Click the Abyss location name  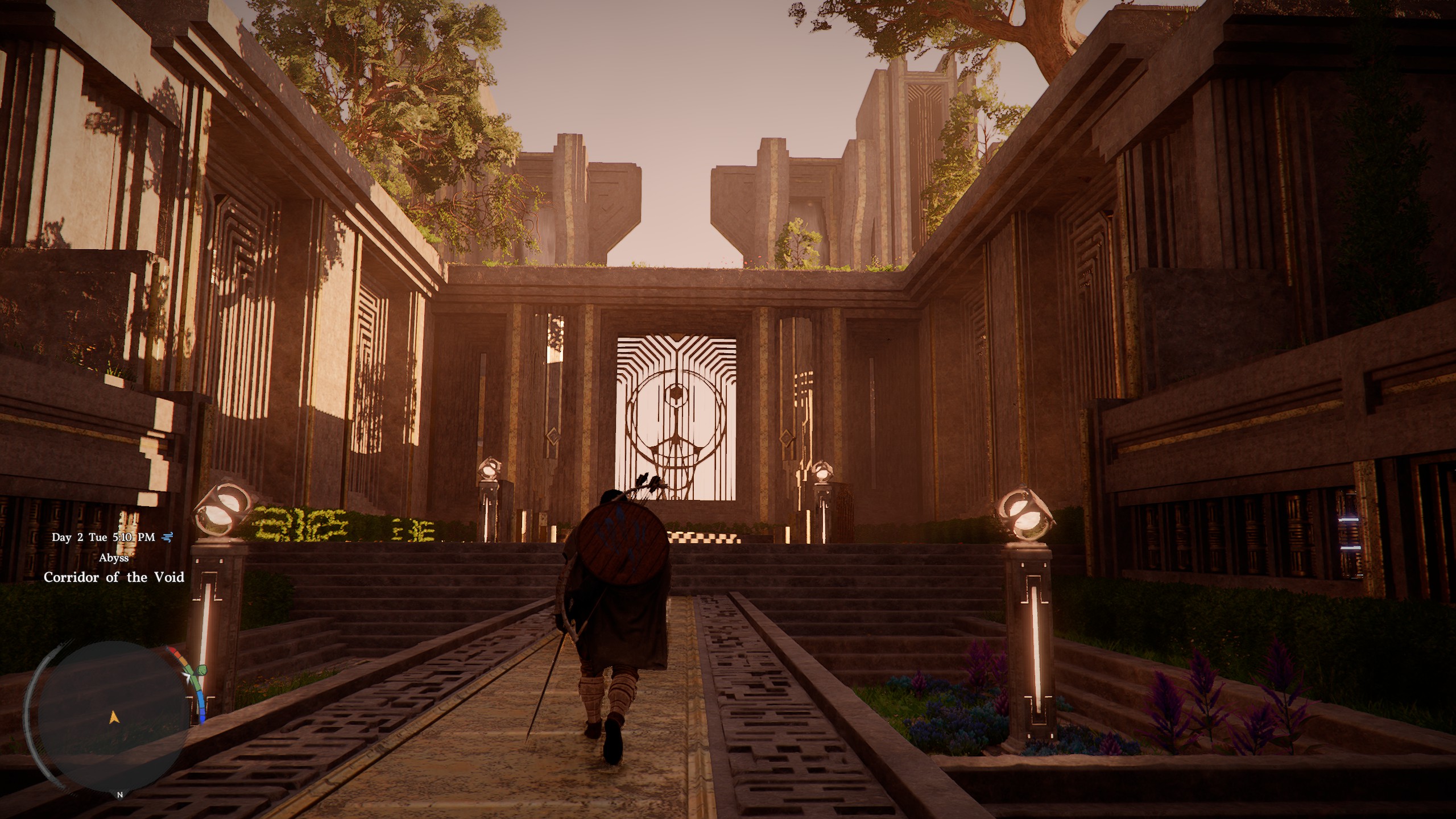[x=114, y=558]
